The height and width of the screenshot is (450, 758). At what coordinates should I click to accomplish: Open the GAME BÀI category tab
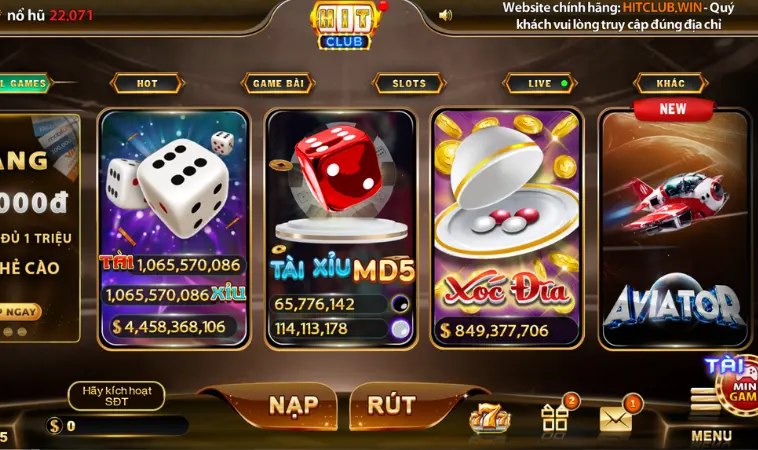277,84
